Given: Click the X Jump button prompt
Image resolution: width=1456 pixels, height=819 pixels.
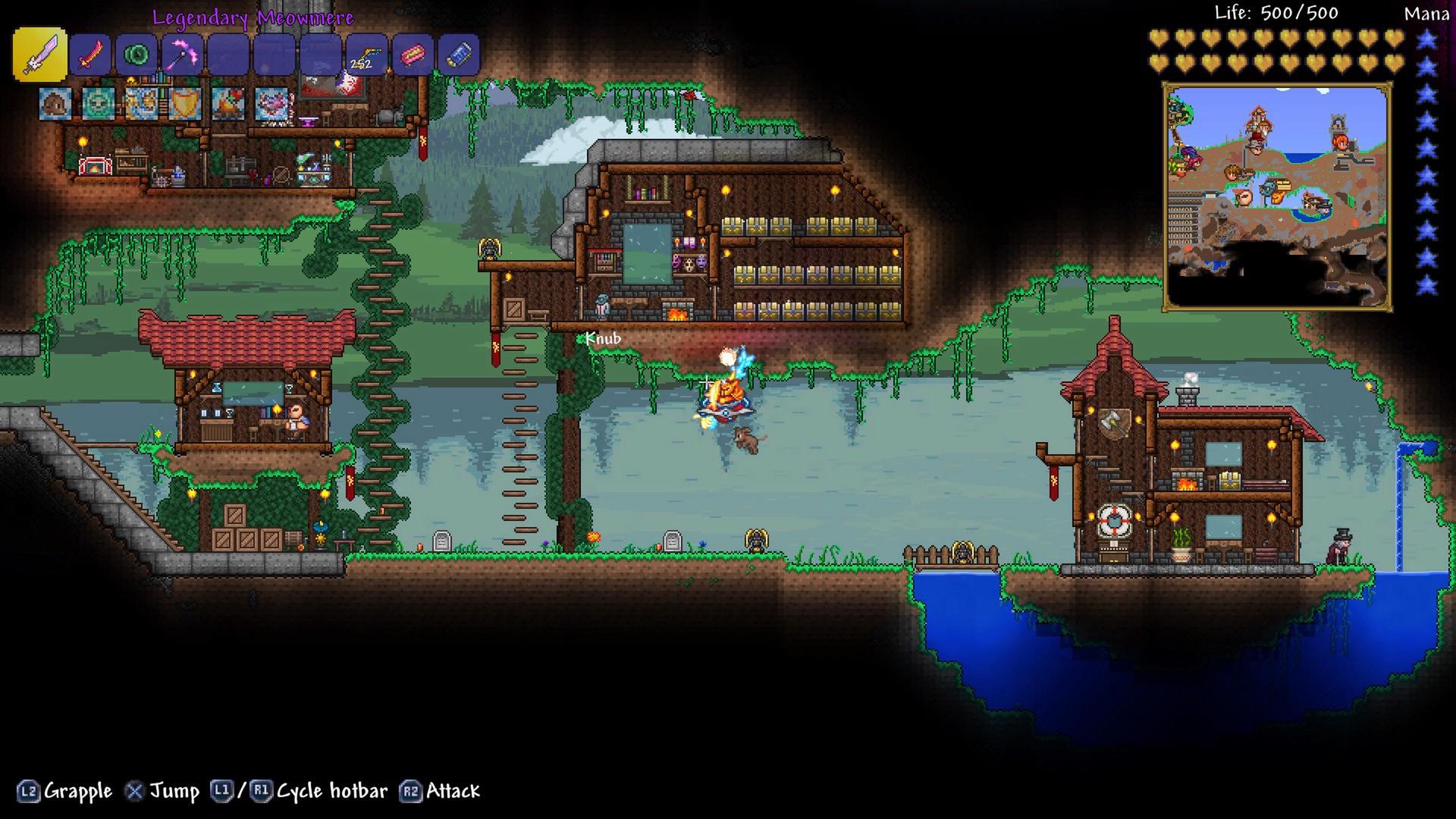Looking at the screenshot, I should (136, 791).
